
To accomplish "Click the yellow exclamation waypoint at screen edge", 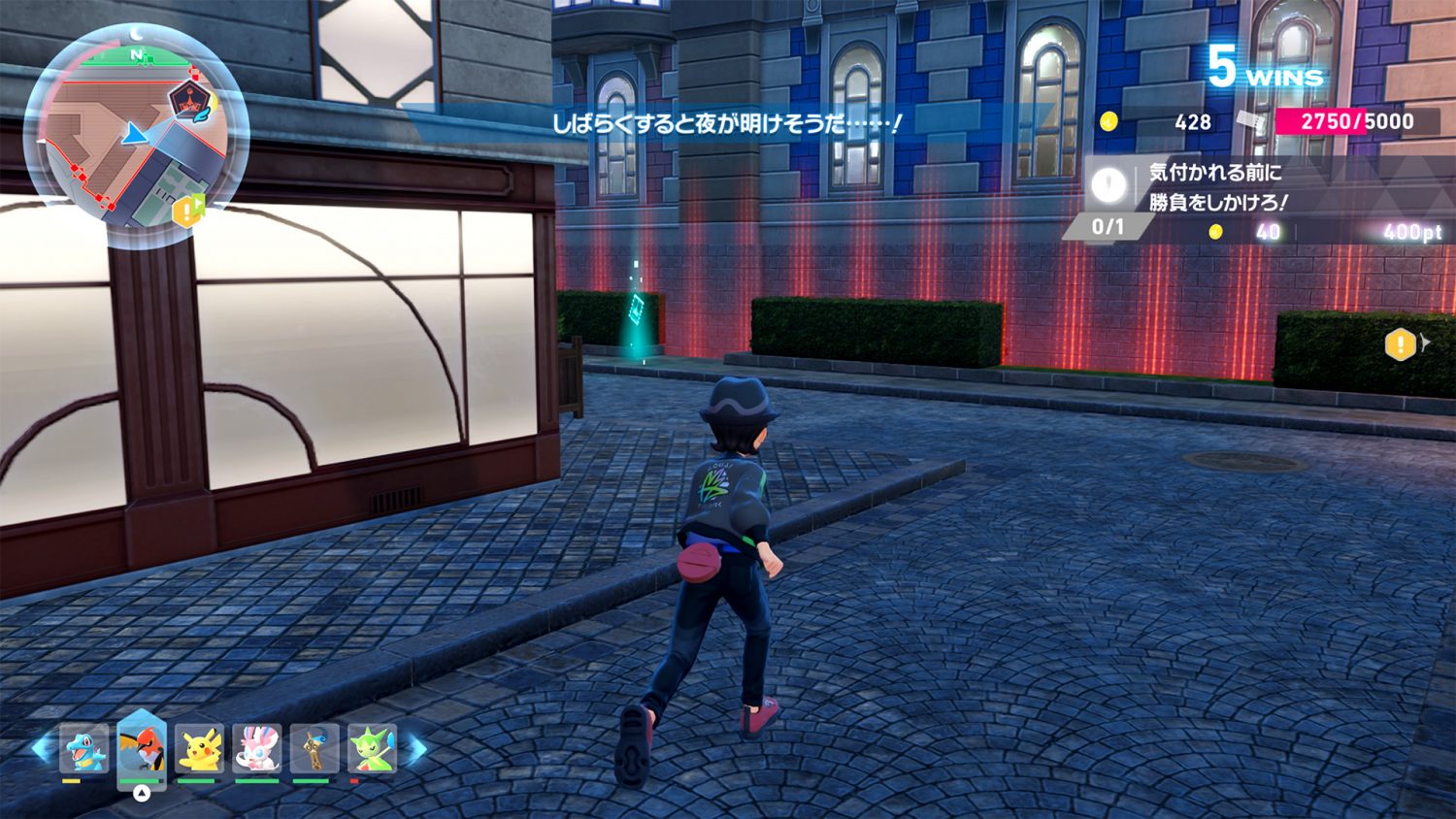I will tap(1401, 344).
